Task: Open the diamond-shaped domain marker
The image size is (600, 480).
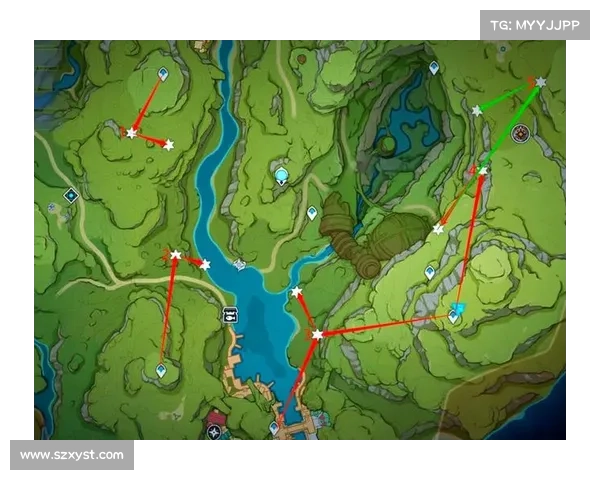Action: point(71,195)
